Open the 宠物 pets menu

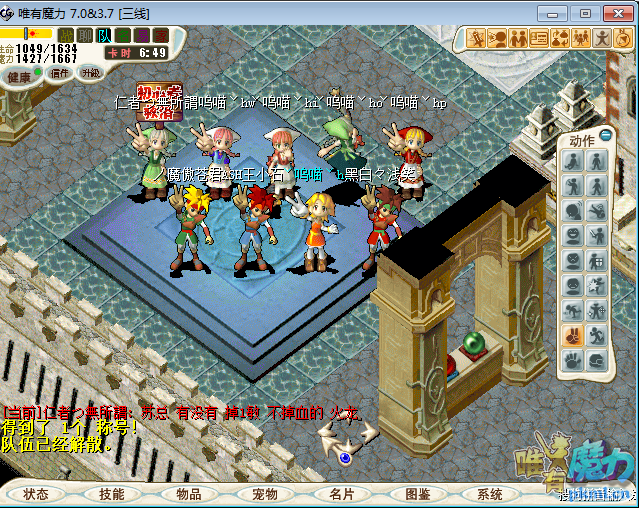click(x=264, y=494)
